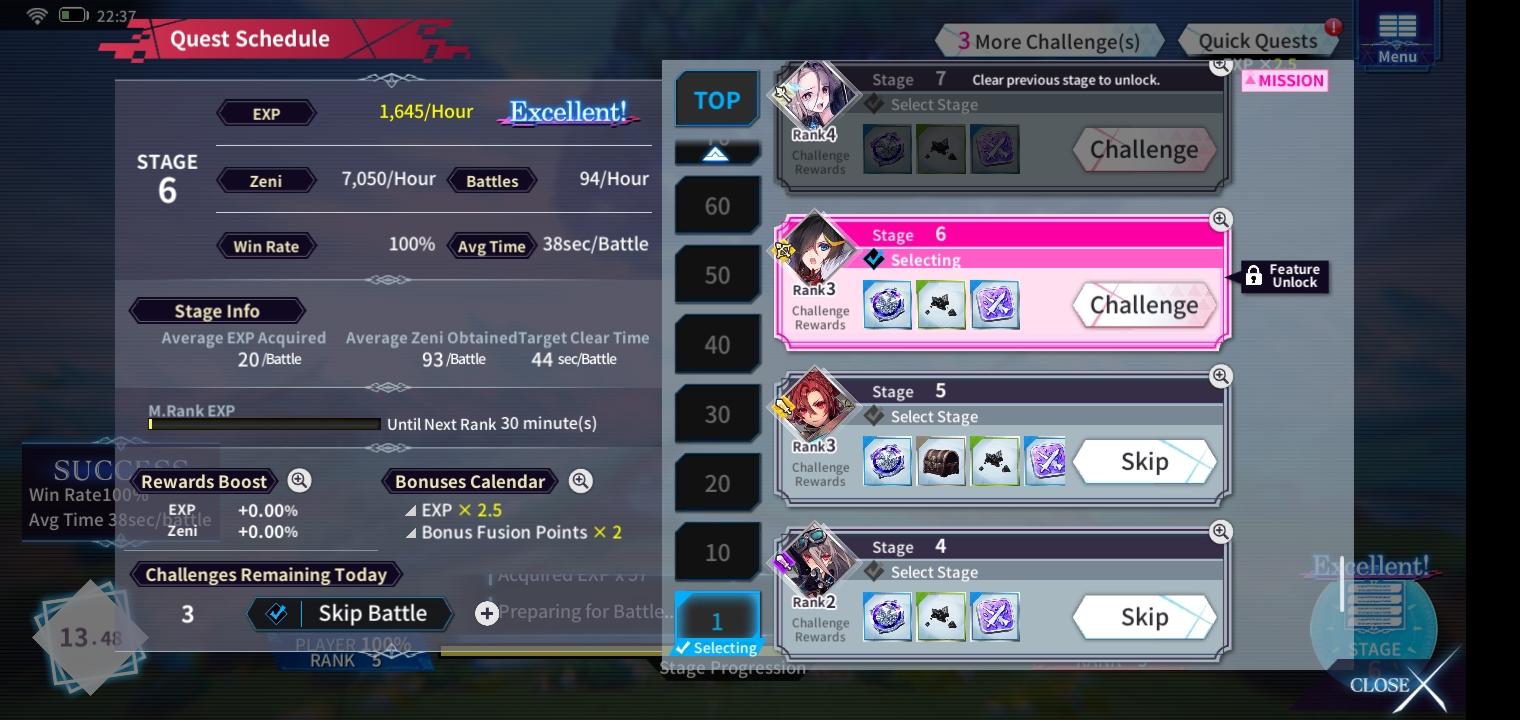Switch to the TOP tab
Image resolution: width=1520 pixels, height=720 pixels.
[717, 99]
